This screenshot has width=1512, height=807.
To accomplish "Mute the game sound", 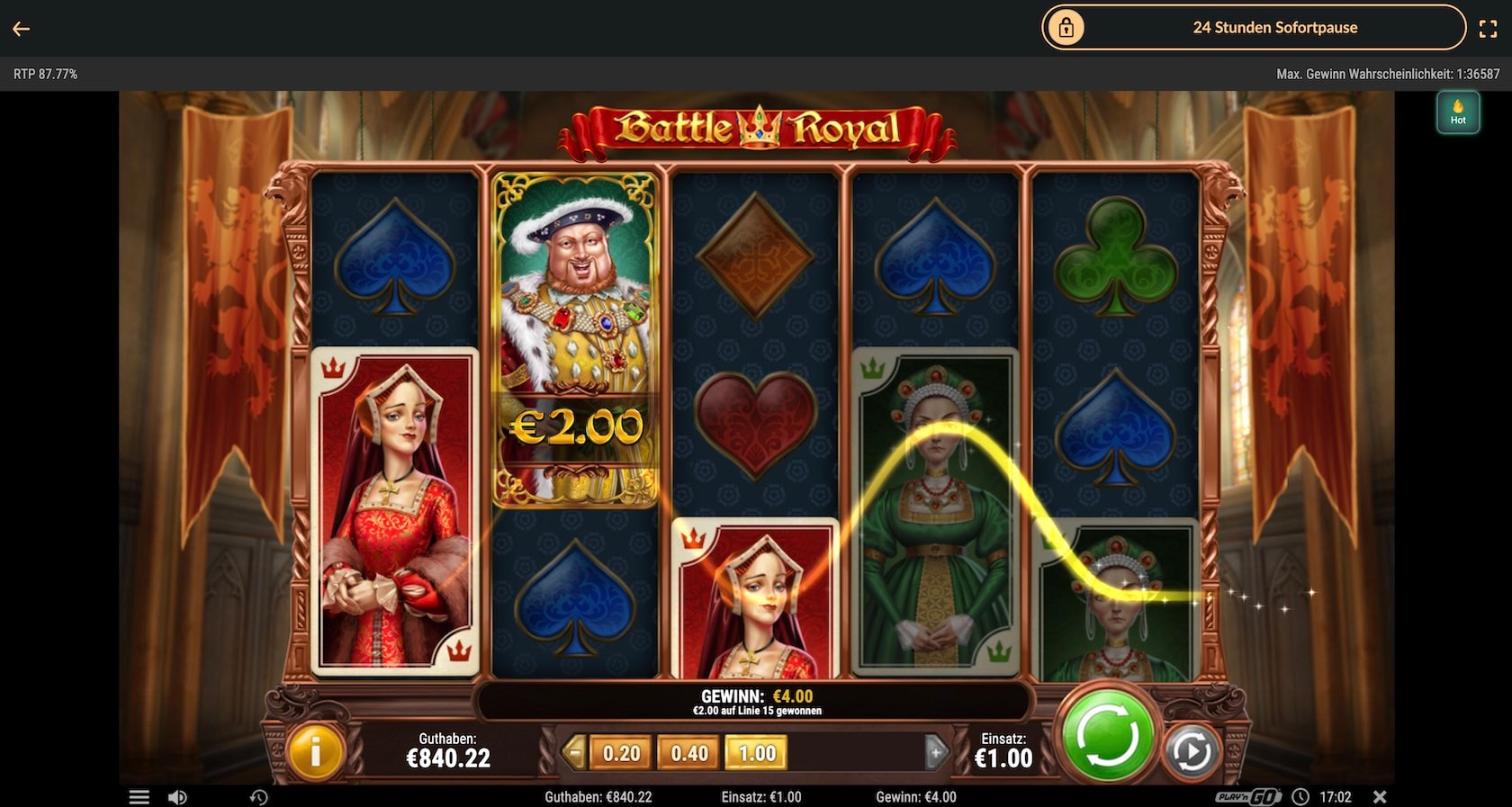I will point(178,797).
